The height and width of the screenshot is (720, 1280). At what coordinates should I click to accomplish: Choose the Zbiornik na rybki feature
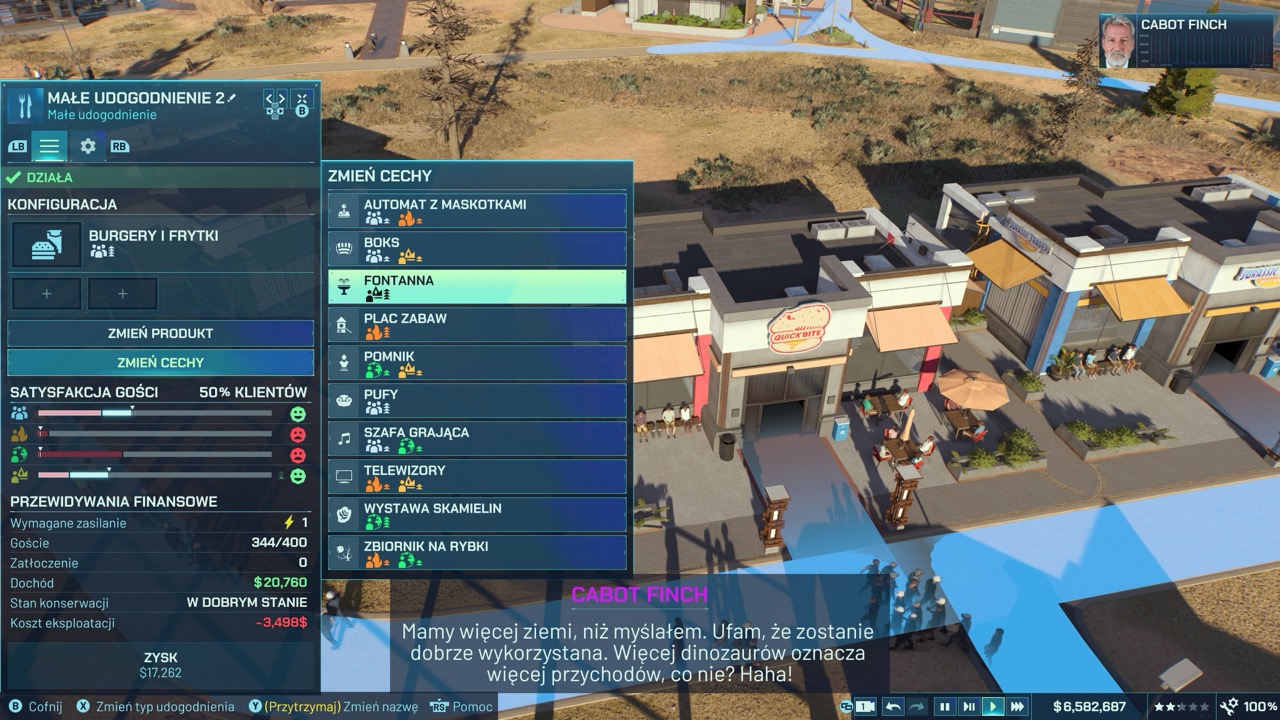477,552
